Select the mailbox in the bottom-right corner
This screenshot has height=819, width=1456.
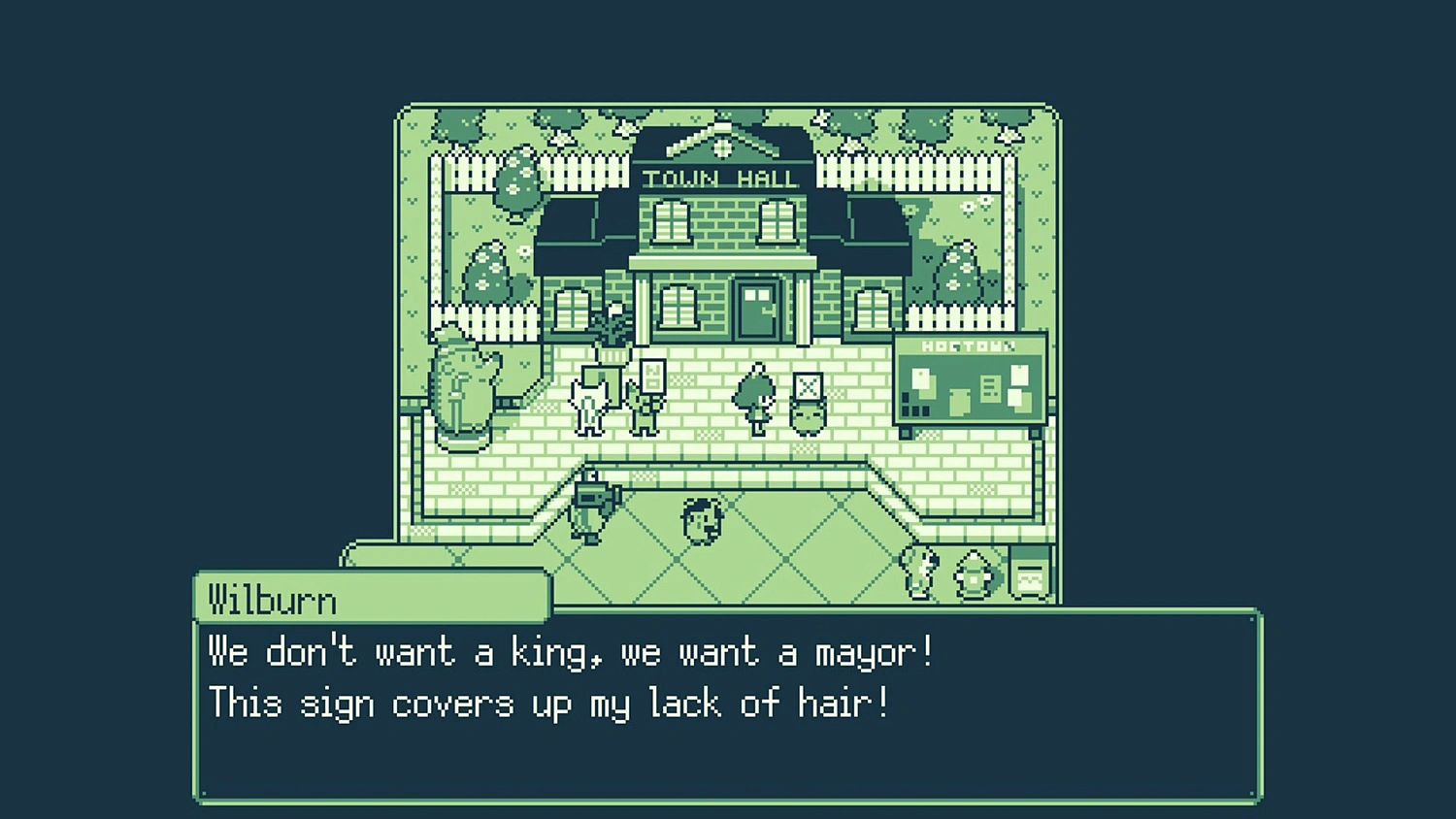pyautogui.click(x=1028, y=572)
